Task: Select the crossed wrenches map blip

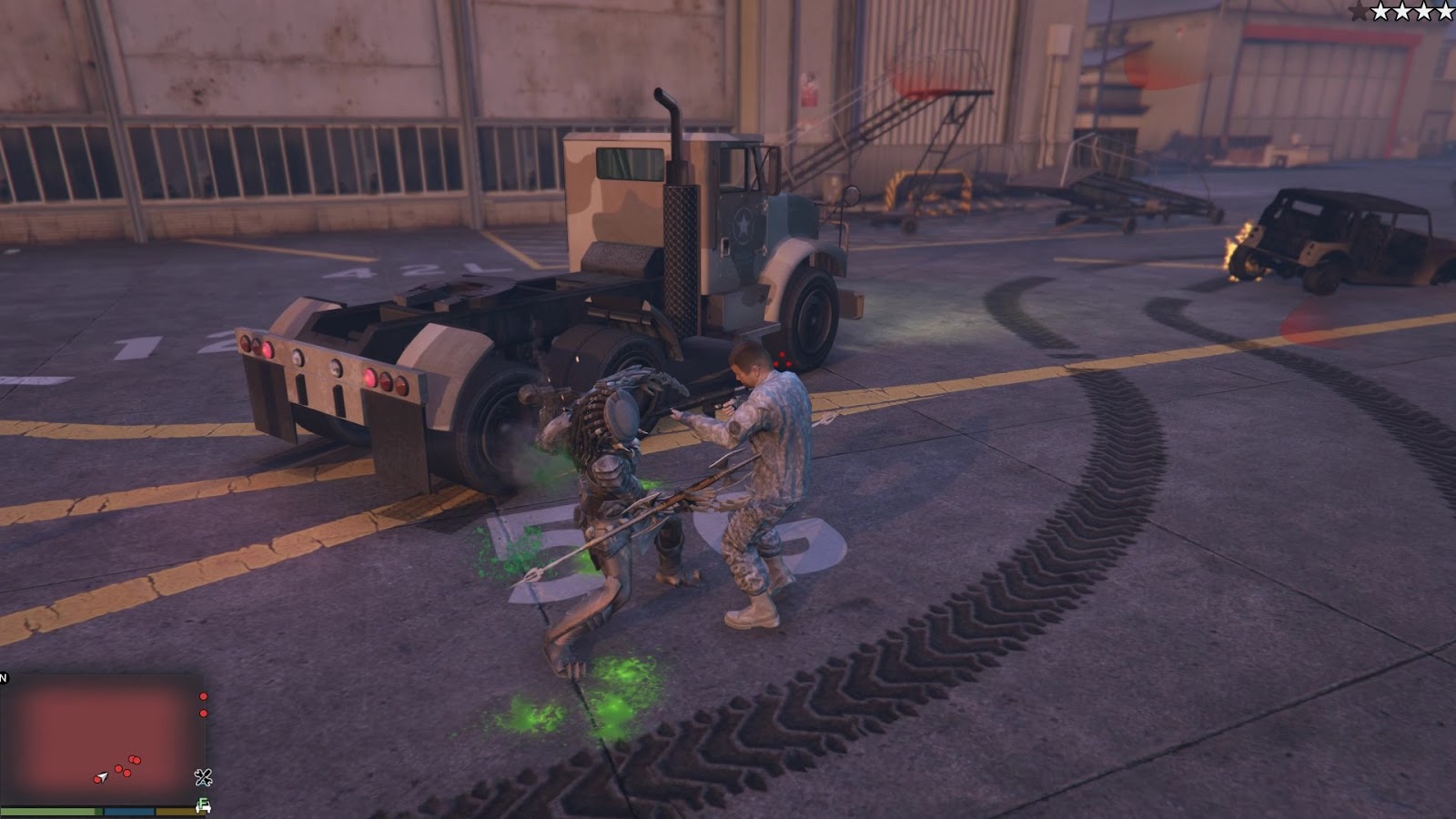Action: 203,777
